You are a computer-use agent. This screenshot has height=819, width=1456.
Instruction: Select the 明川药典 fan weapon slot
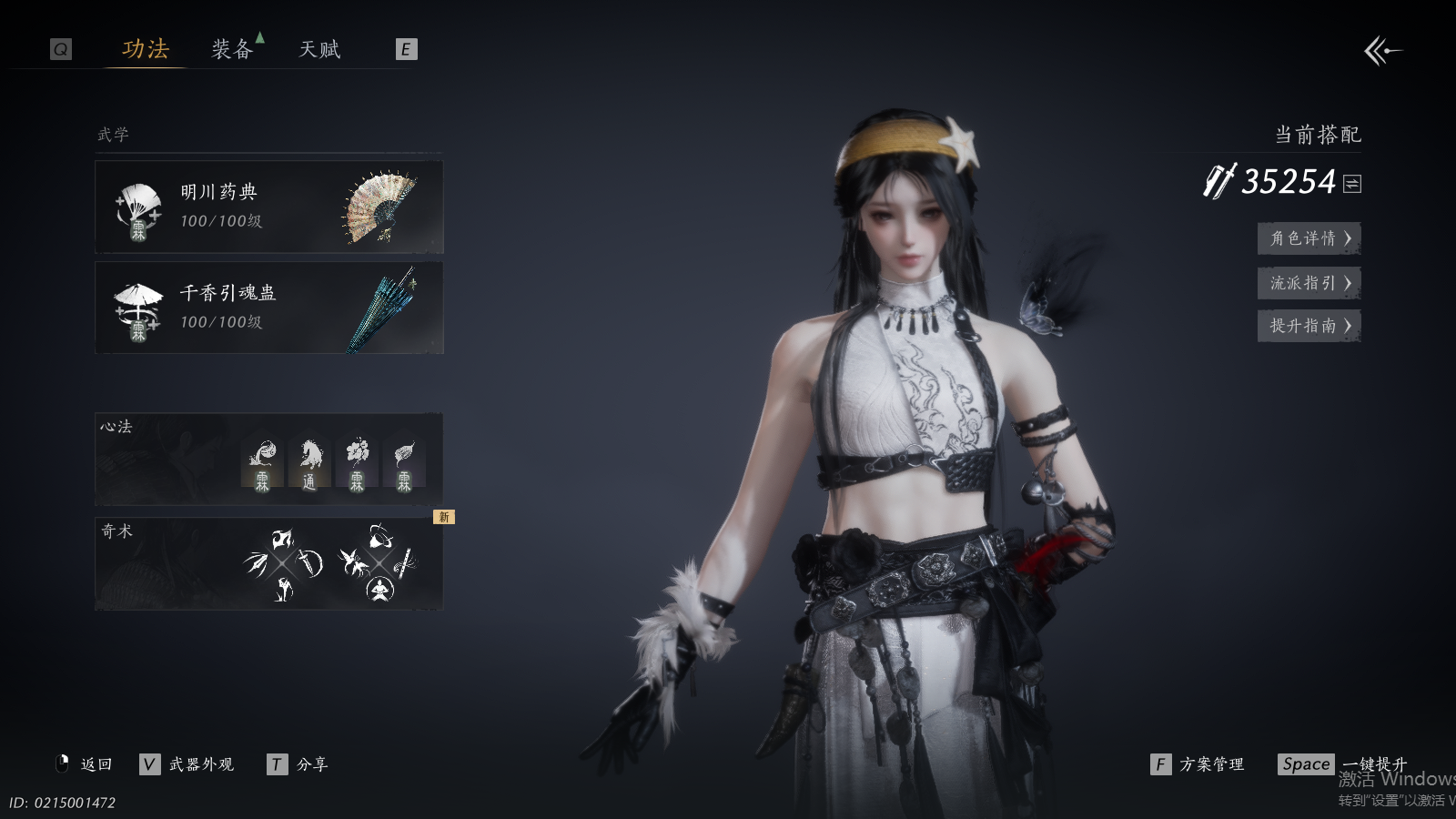(269, 207)
